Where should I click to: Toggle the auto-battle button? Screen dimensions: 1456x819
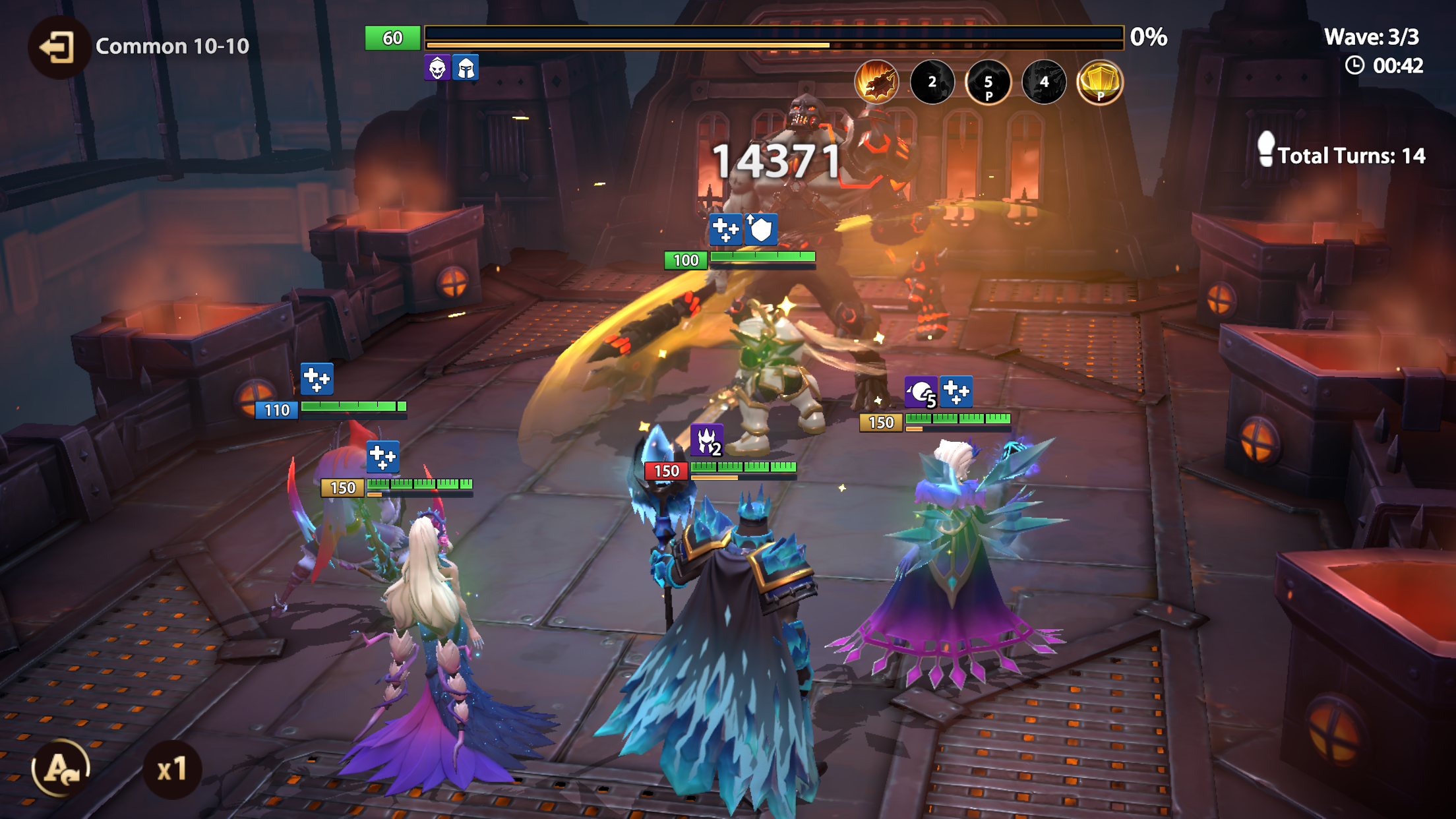click(61, 768)
